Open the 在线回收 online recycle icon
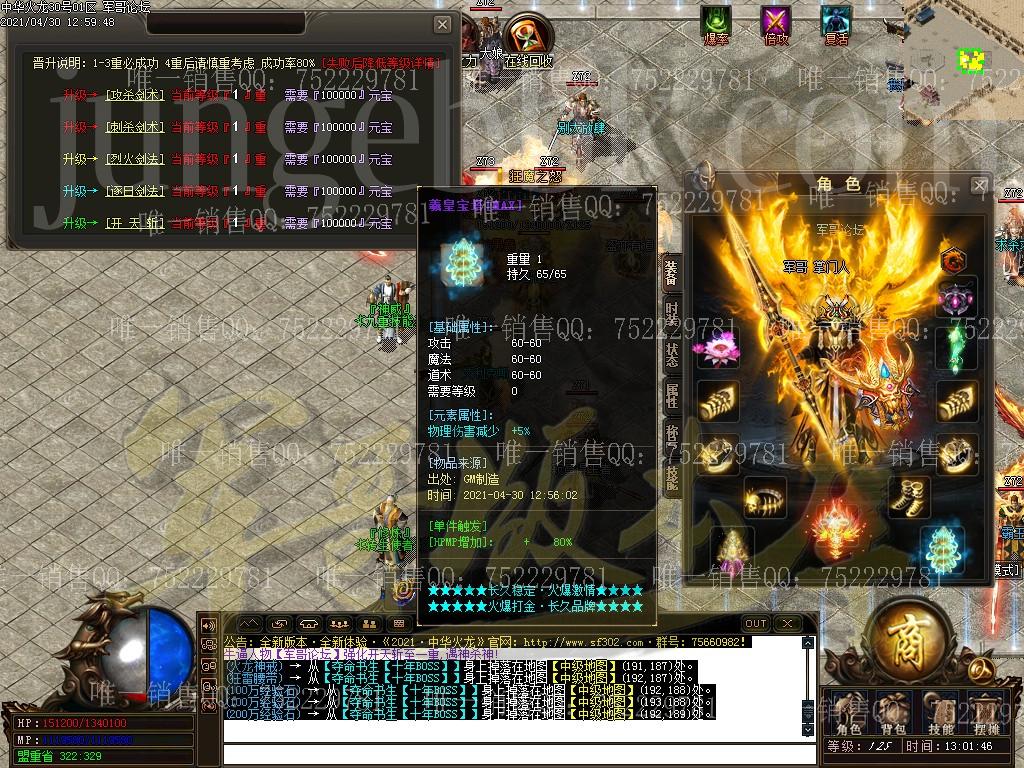This screenshot has width=1024, height=768. tap(526, 39)
